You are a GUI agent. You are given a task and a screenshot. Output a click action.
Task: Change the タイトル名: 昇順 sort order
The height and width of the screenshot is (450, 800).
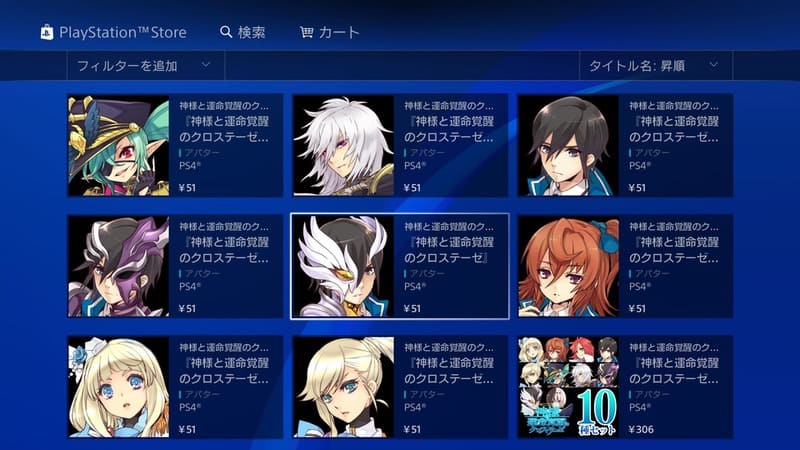coord(655,66)
